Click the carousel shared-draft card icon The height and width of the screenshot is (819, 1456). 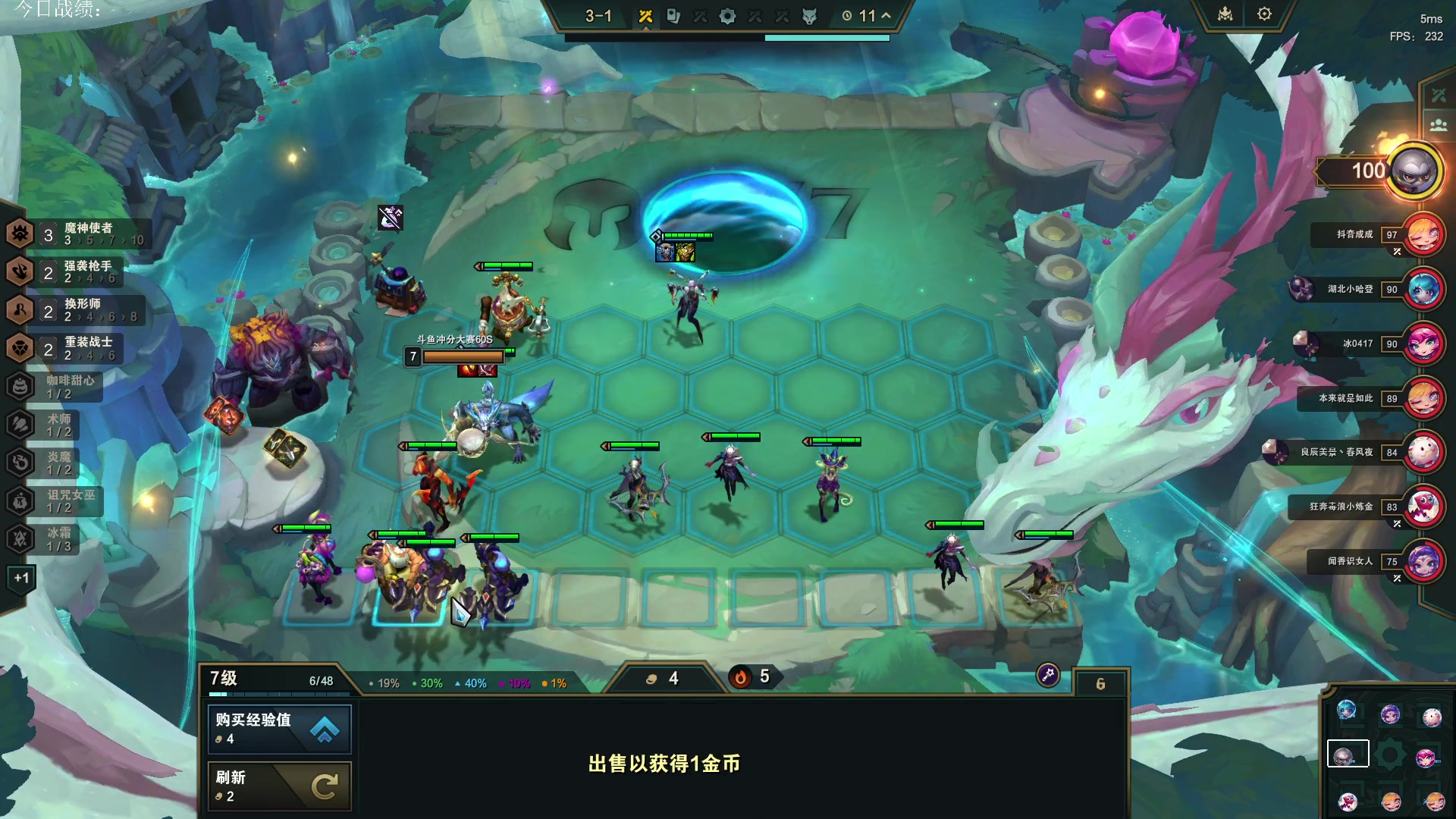point(674,14)
